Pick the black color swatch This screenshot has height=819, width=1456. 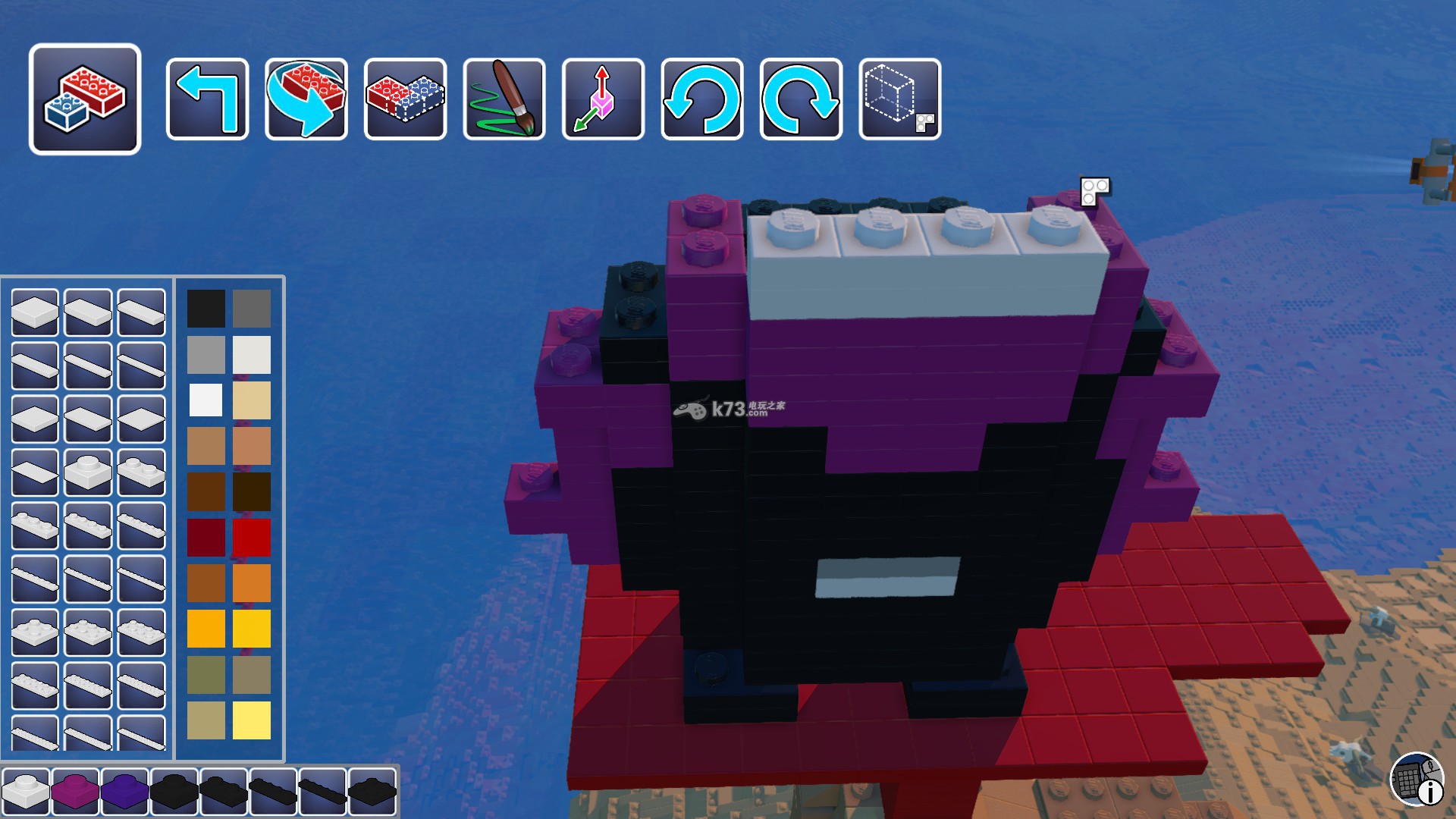click(x=206, y=309)
